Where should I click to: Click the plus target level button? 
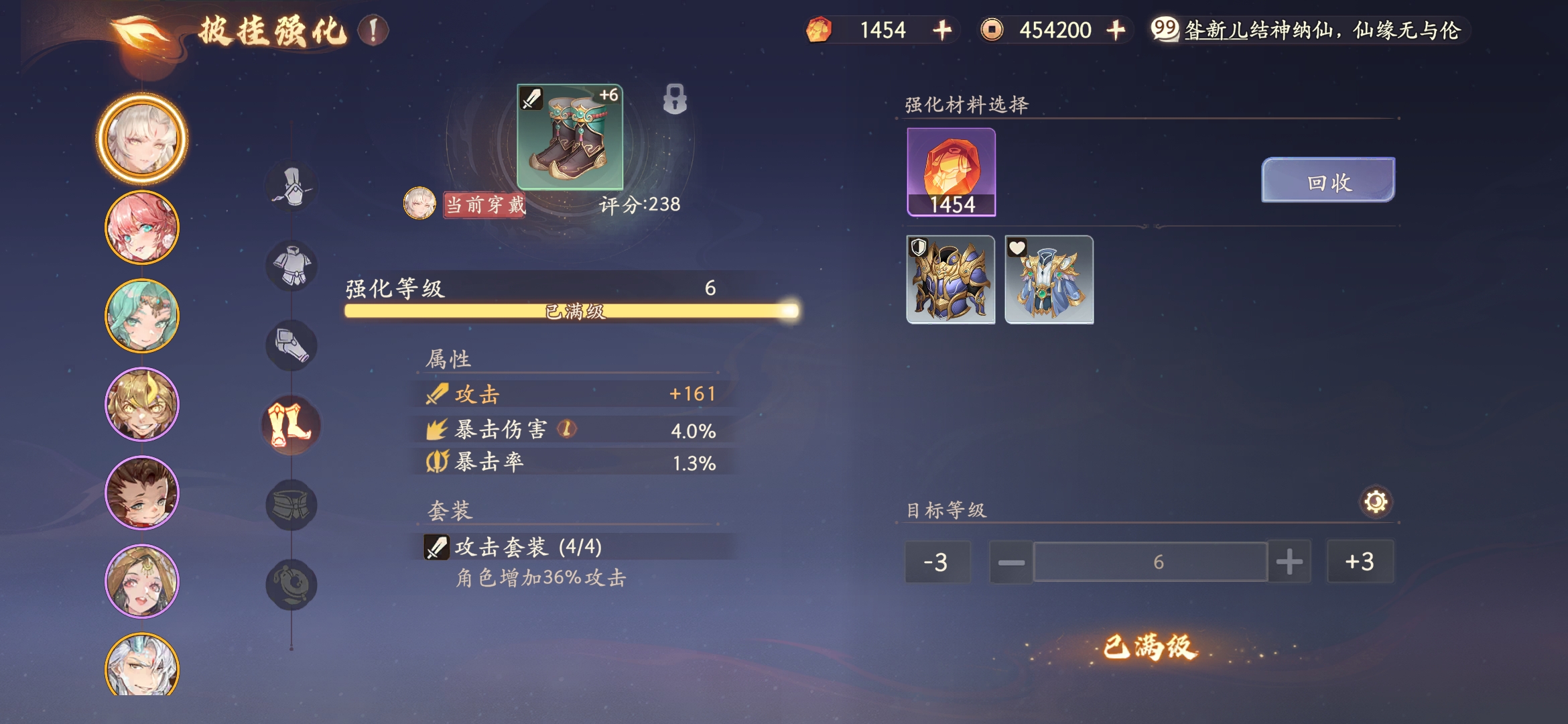tap(1289, 562)
